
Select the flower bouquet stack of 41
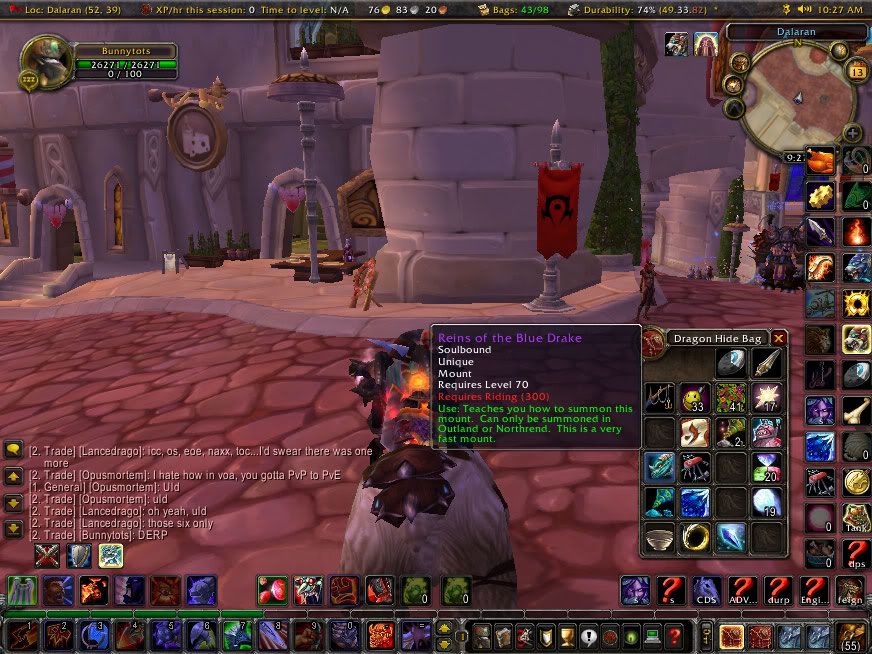729,400
